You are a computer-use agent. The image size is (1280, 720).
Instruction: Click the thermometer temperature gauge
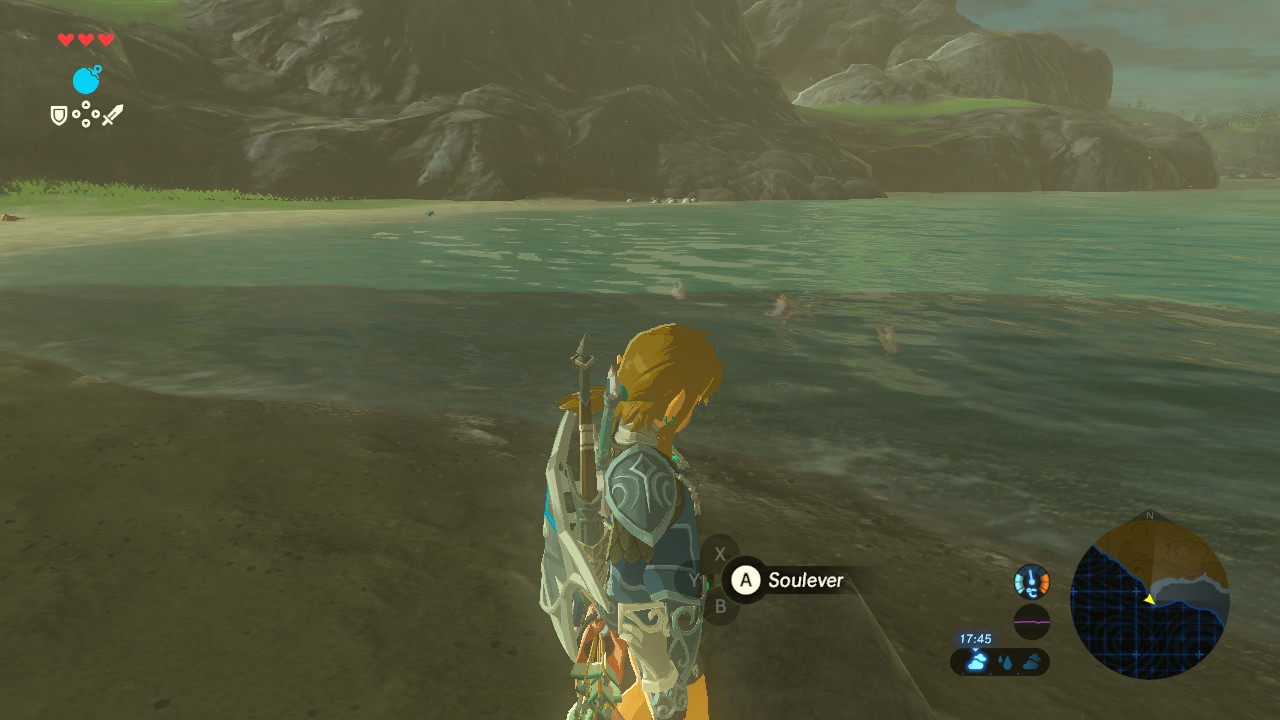[1031, 582]
